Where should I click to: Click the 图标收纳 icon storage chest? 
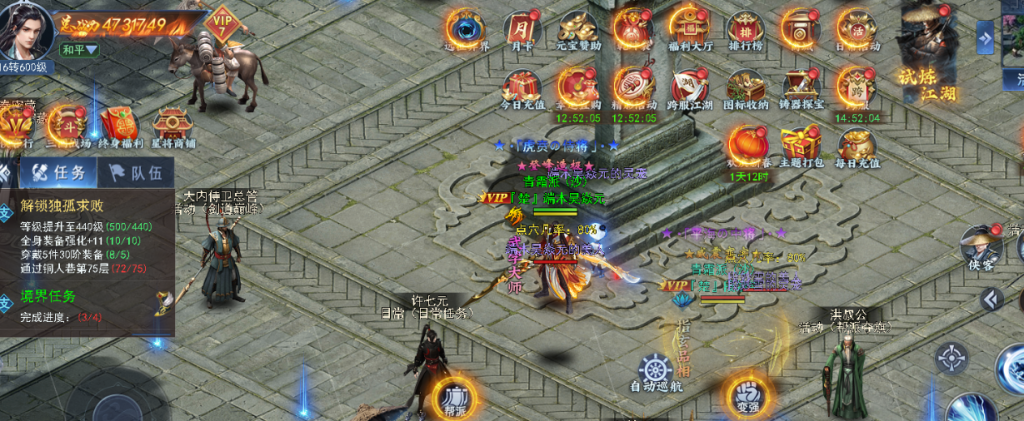pos(745,86)
